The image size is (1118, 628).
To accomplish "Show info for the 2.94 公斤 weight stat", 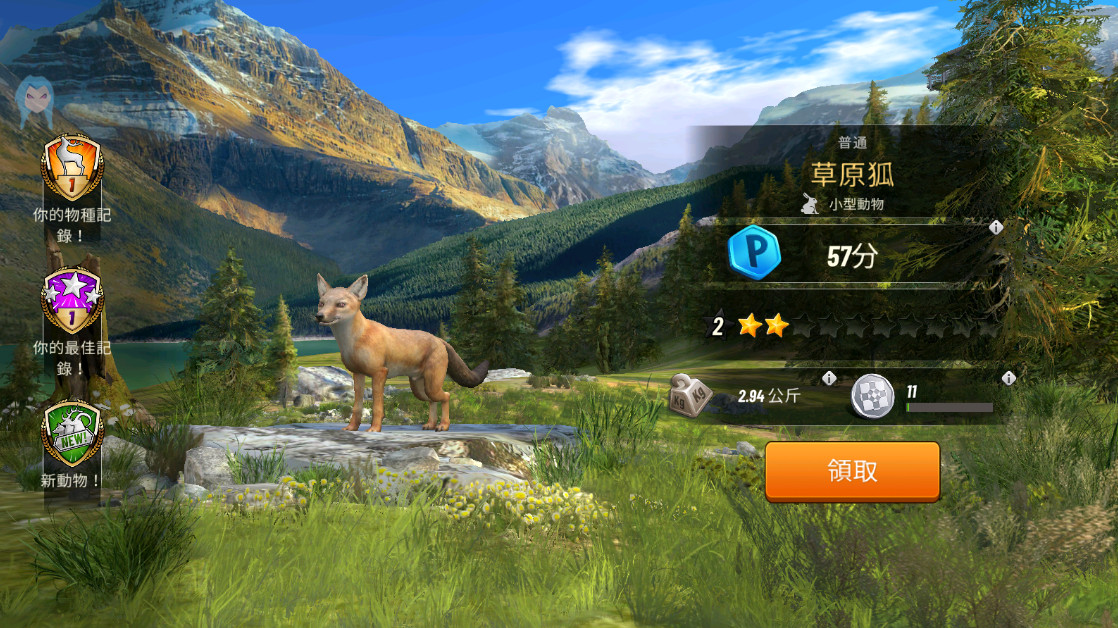I will click(829, 378).
